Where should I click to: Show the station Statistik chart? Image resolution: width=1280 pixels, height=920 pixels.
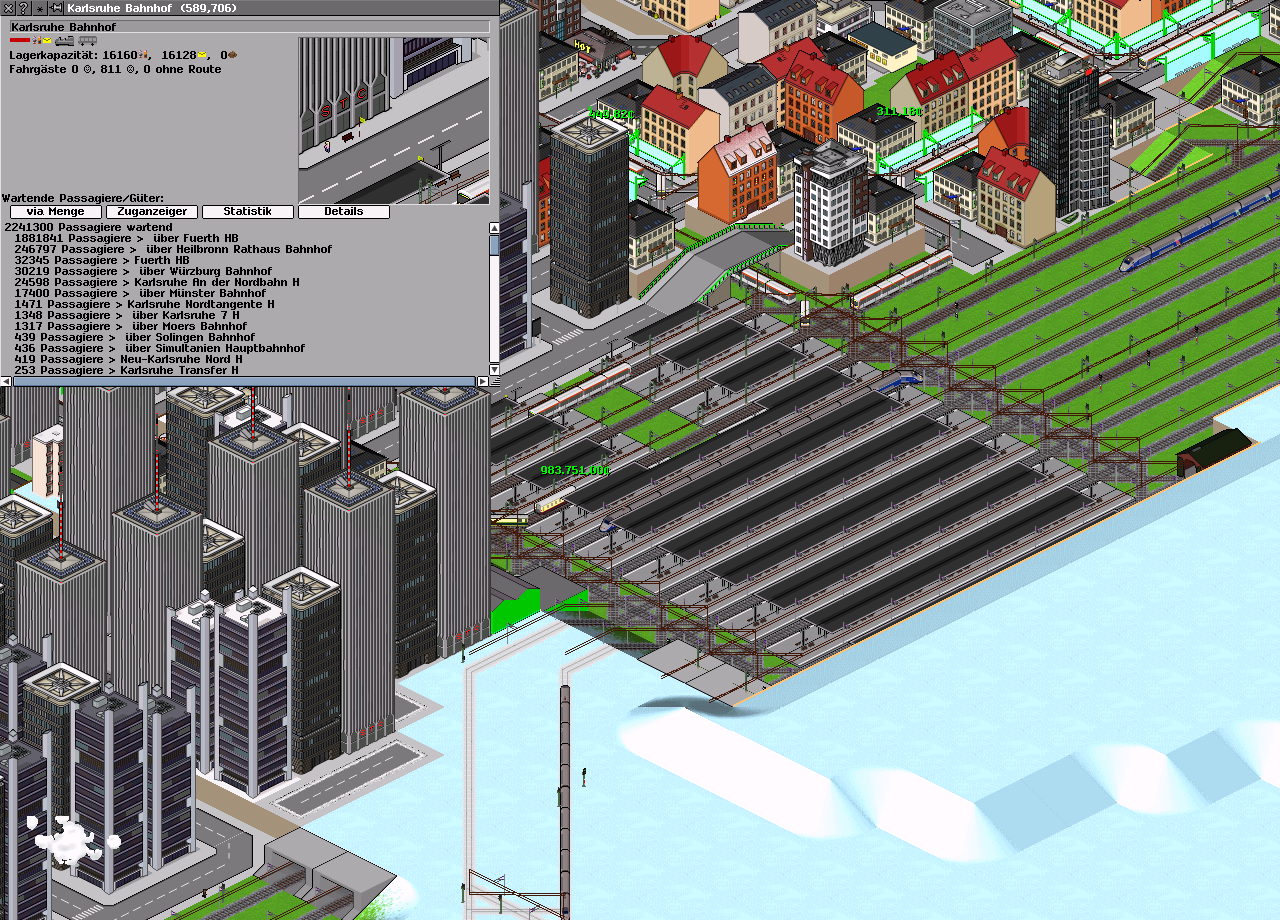(247, 212)
